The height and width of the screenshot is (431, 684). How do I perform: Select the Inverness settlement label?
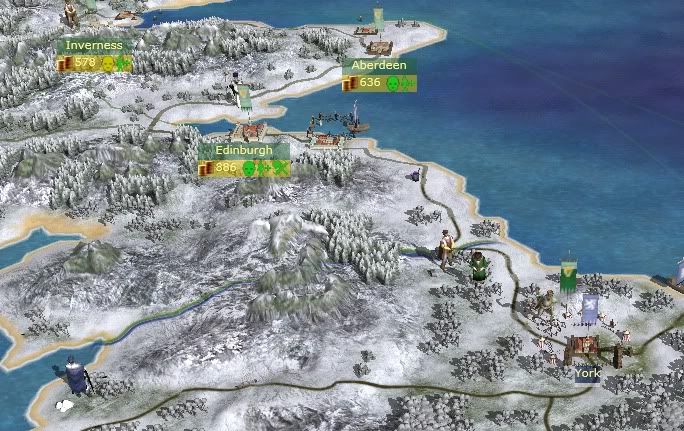[x=94, y=46]
